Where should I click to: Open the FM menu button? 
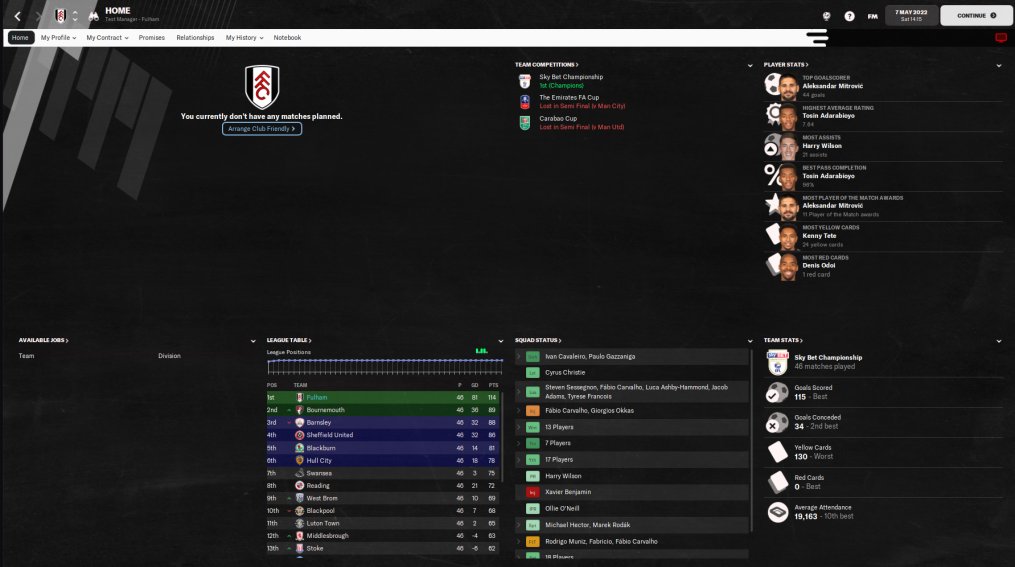(x=873, y=16)
